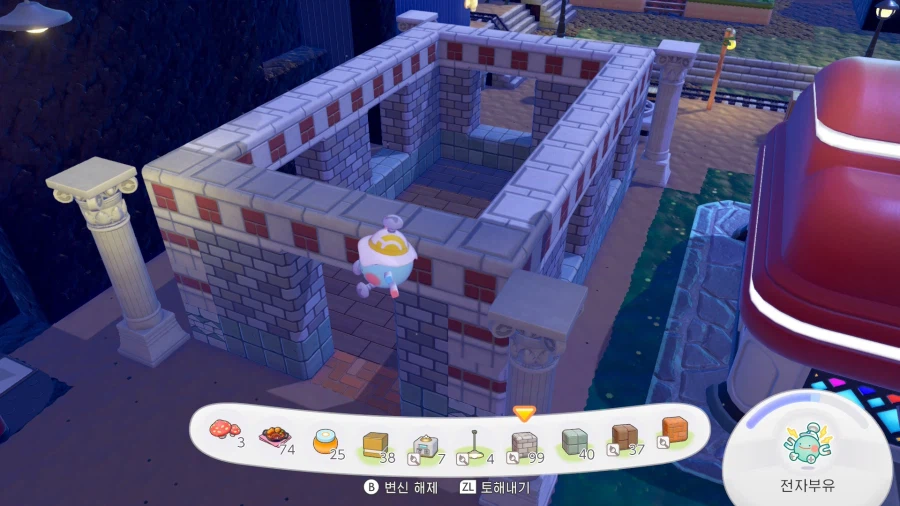Image resolution: width=900 pixels, height=506 pixels.
Task: Select the orange pot item slot
Action: click(325, 441)
